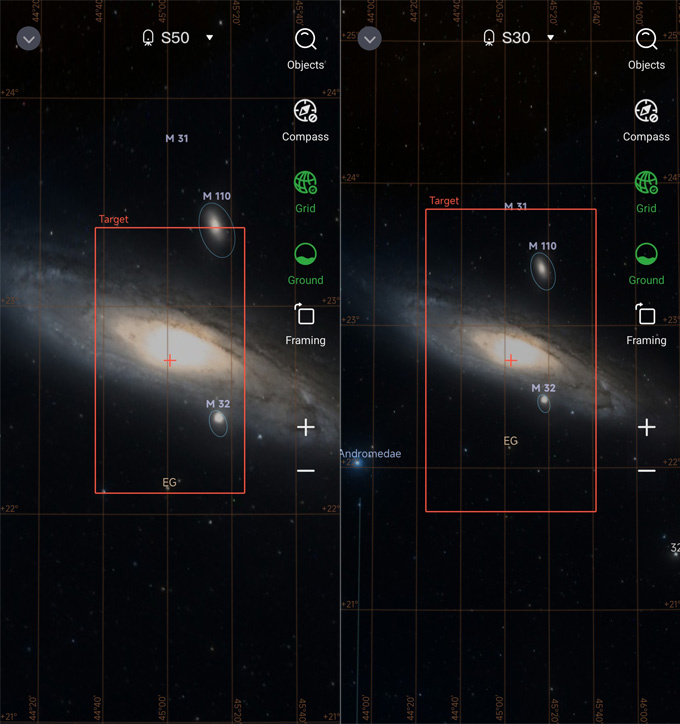Collapse the S50 view with the chevron button
680x724 pixels.
(x=29, y=39)
